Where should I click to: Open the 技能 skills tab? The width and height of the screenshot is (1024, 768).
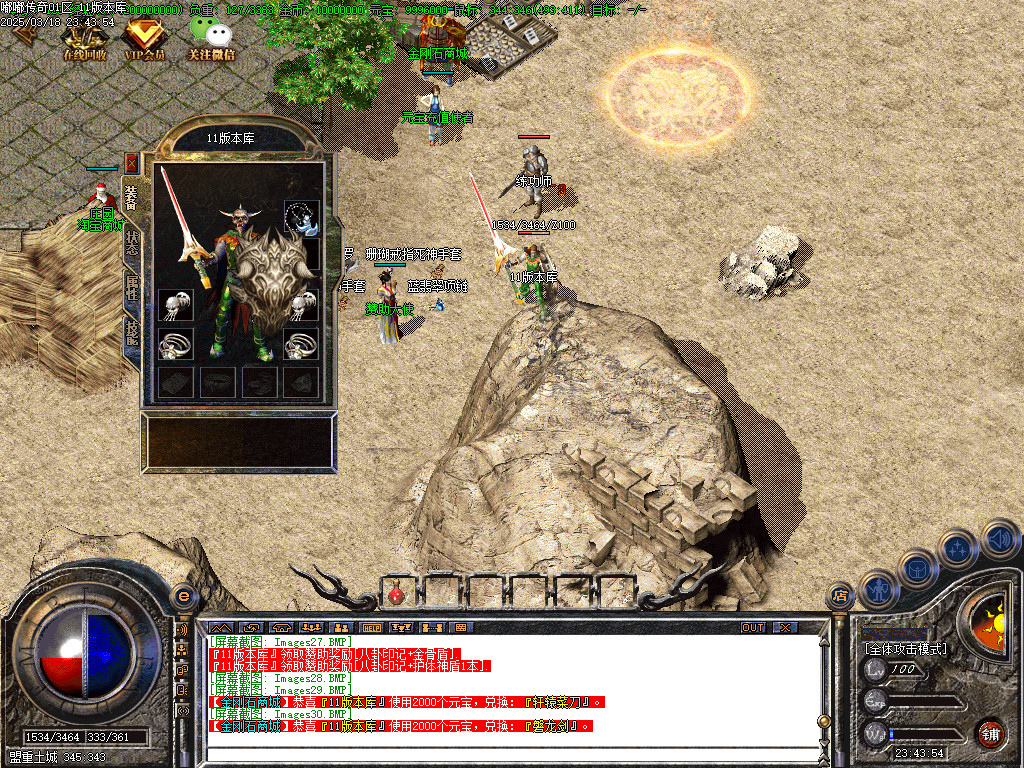click(x=132, y=333)
